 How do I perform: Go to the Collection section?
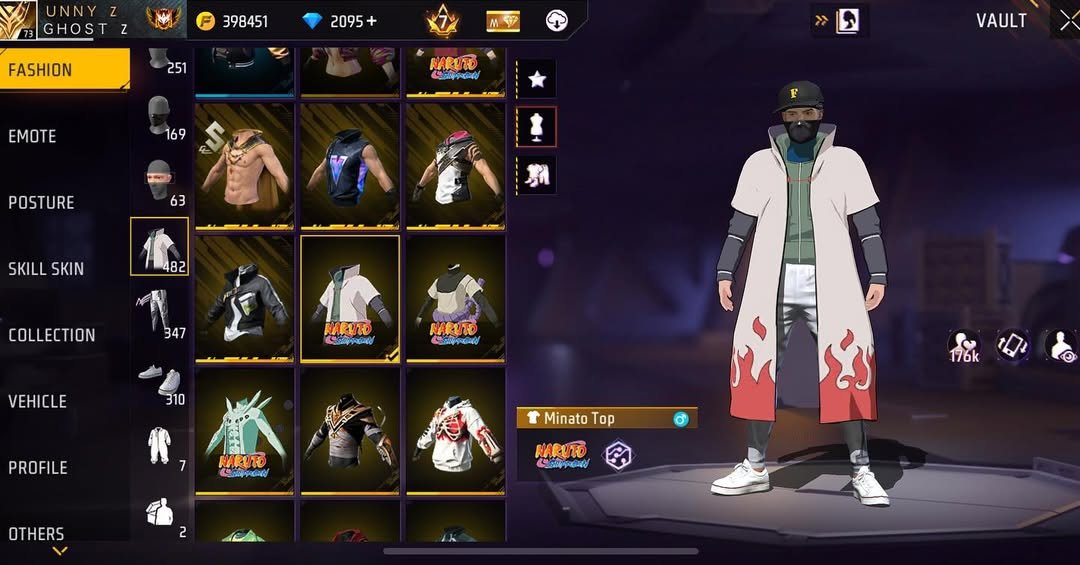52,335
